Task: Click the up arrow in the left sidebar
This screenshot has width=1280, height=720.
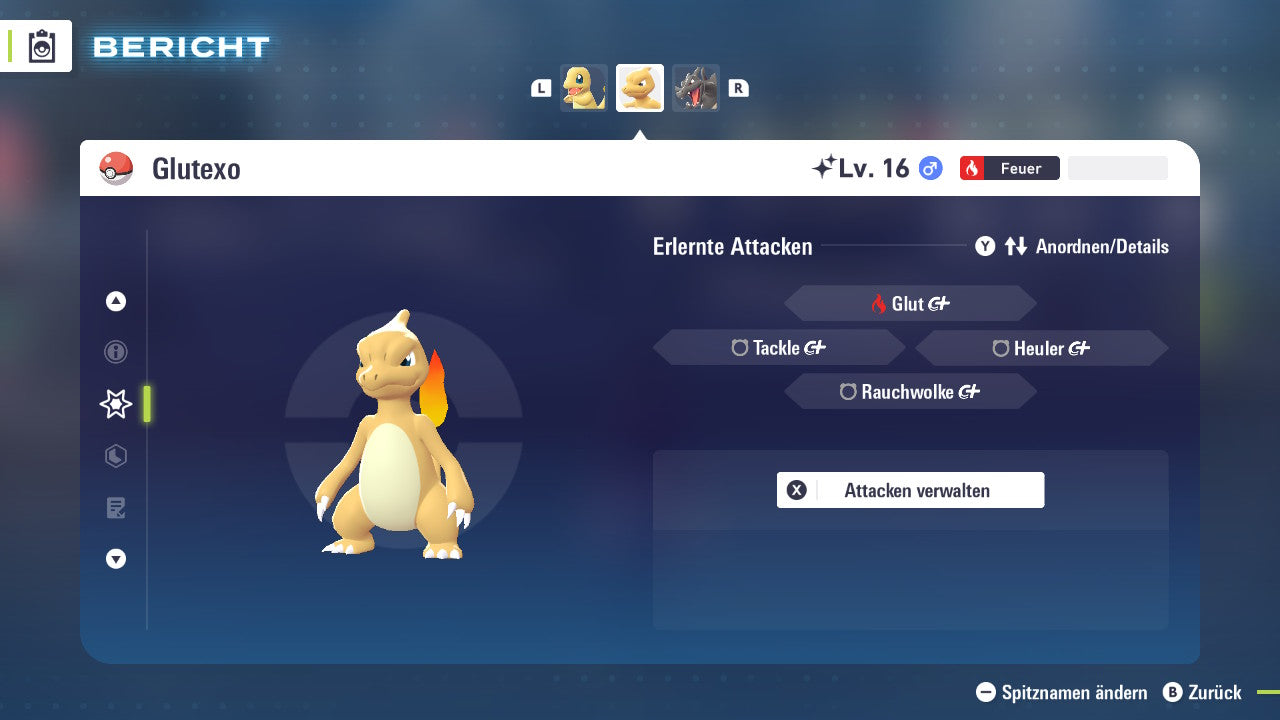Action: (x=115, y=301)
